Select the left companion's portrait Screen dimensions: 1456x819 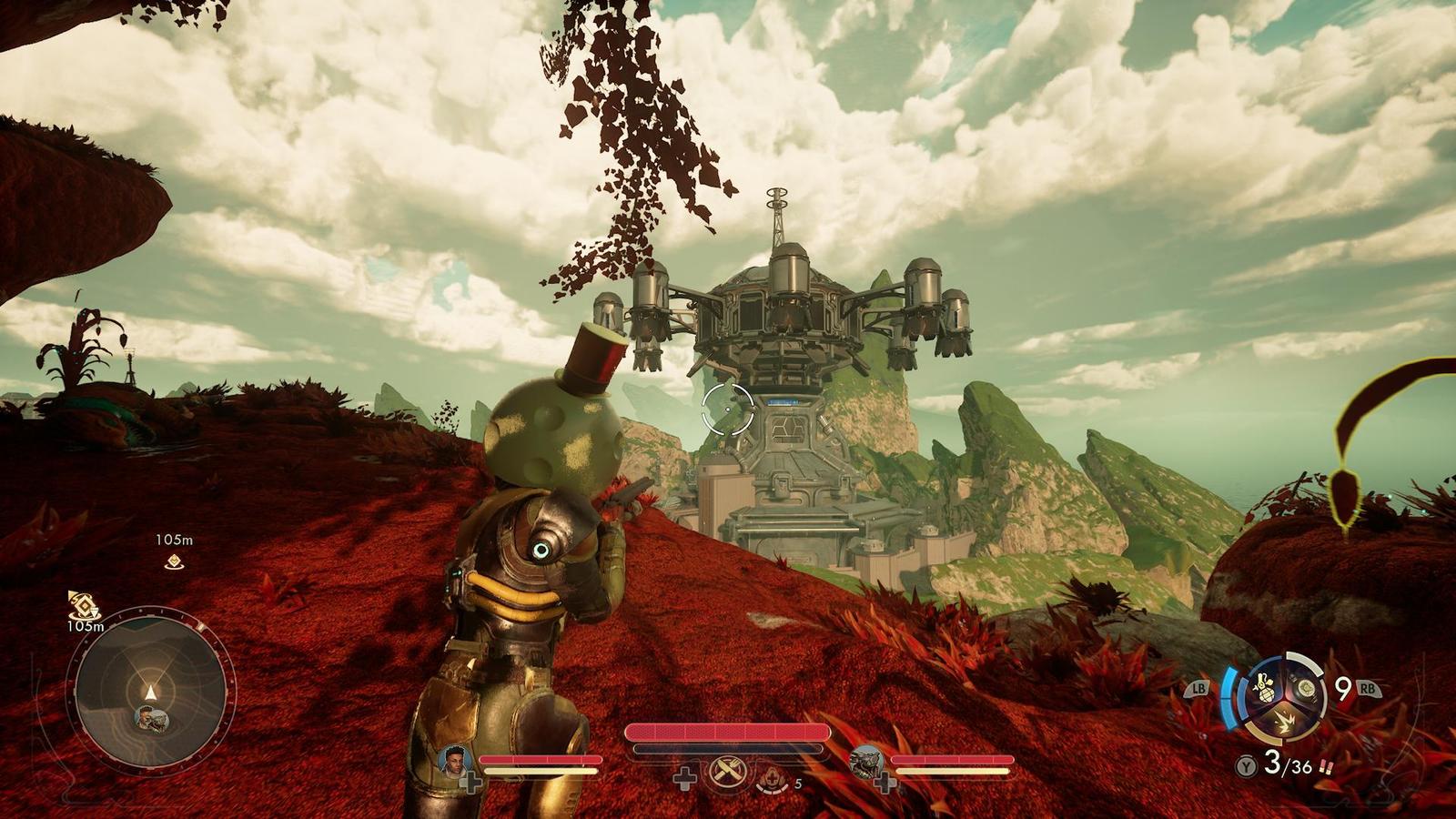453,761
